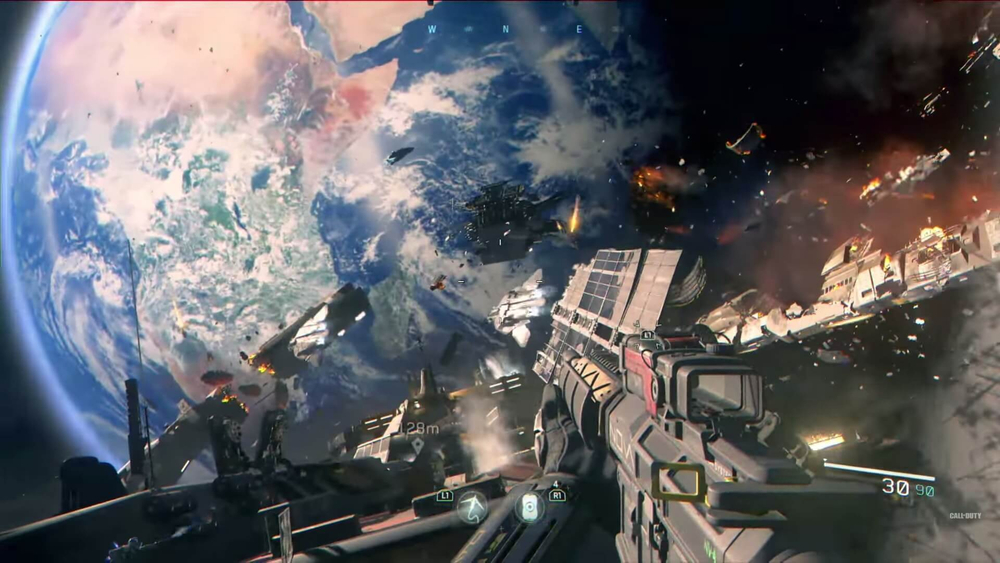Activate the grenade equipment icon
The height and width of the screenshot is (563, 1000).
pyautogui.click(x=530, y=506)
